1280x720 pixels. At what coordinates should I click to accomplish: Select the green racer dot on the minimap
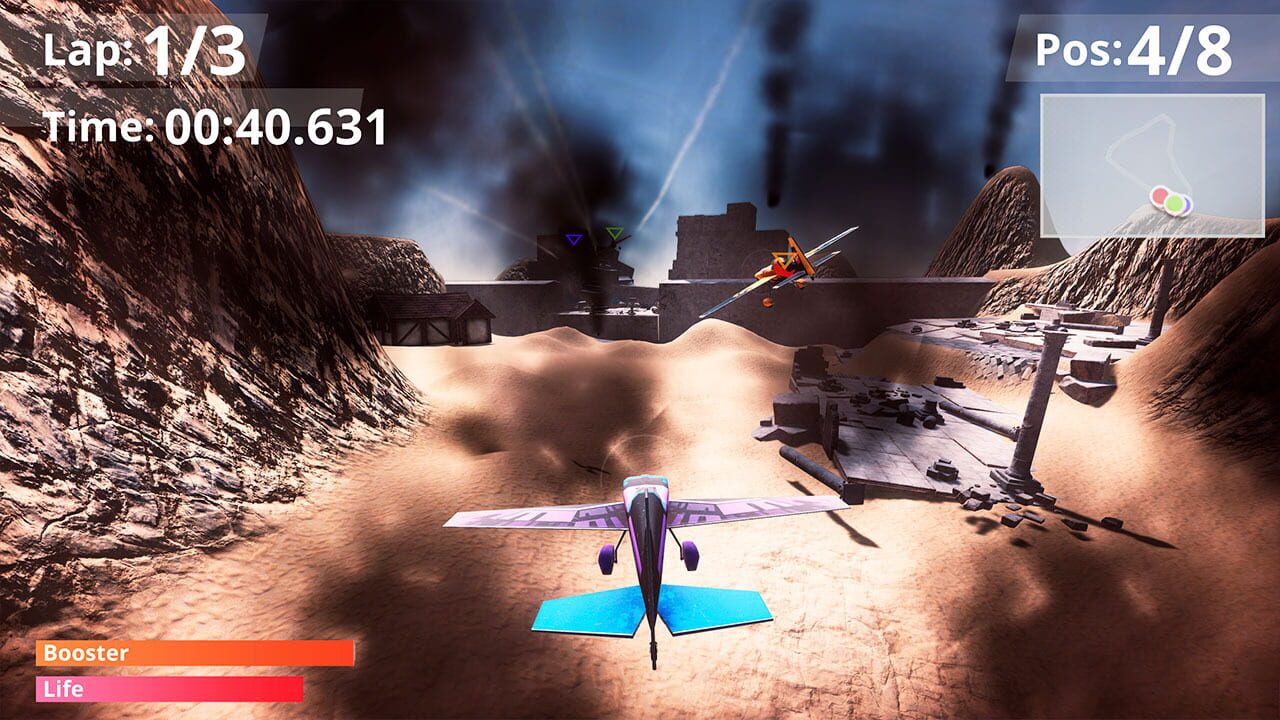click(1175, 204)
